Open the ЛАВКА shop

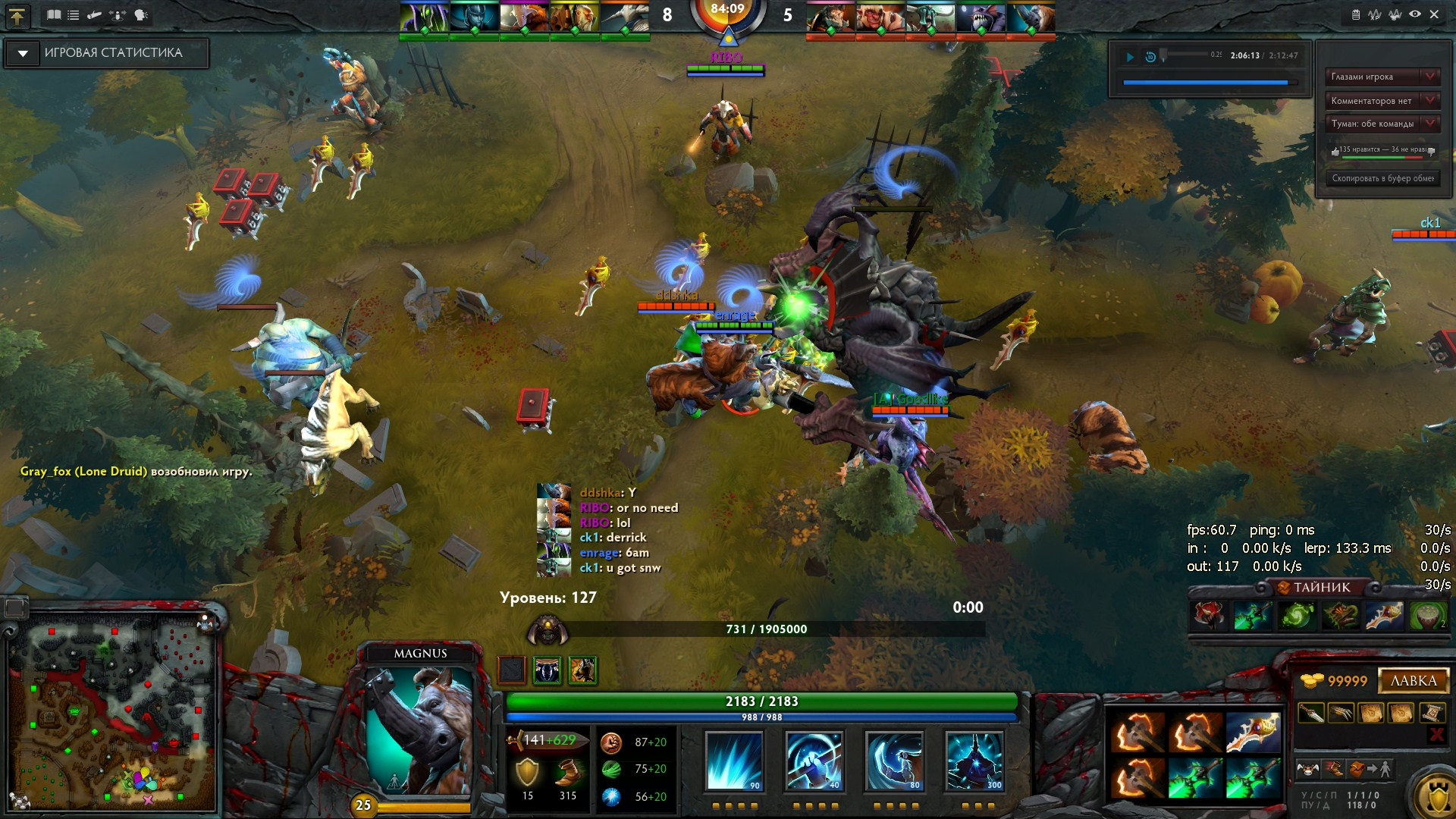(x=1413, y=680)
